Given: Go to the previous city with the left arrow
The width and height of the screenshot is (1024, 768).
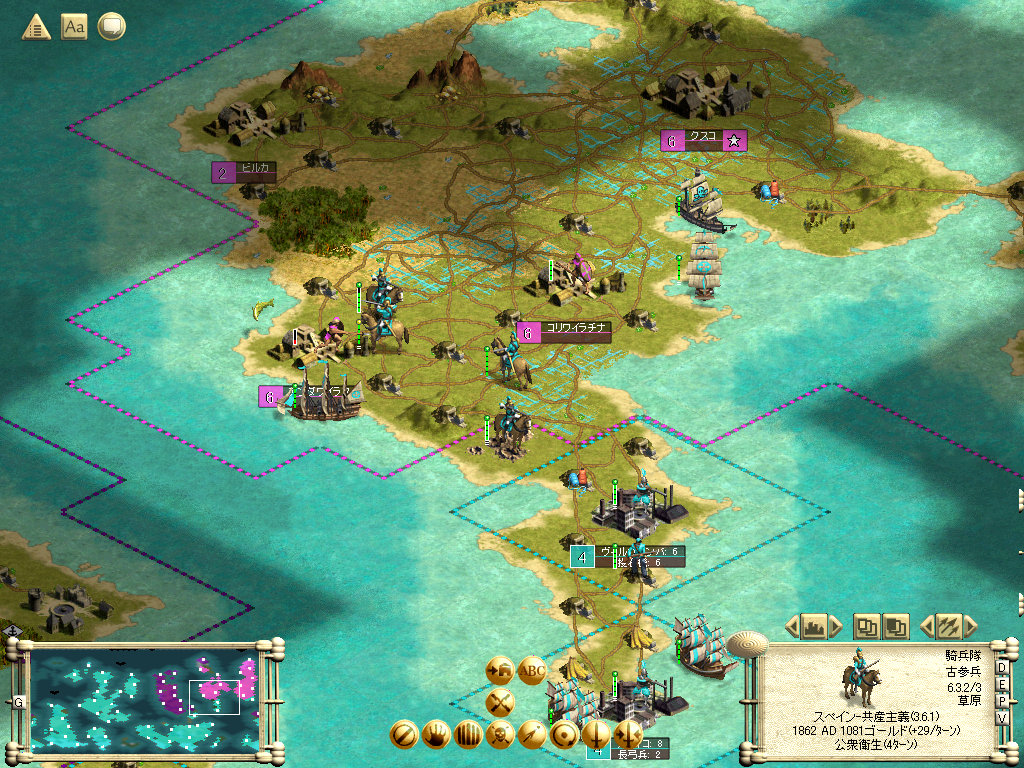Looking at the screenshot, I should tap(792, 627).
